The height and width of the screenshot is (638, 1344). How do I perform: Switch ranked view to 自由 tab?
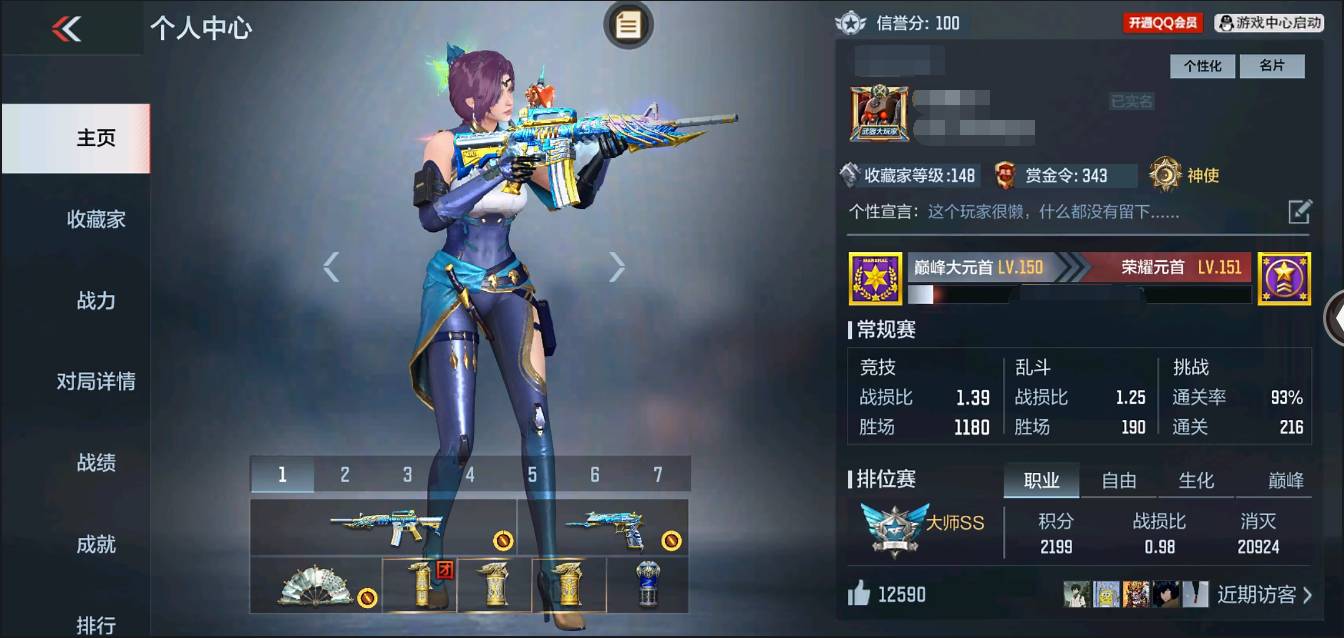(x=1118, y=481)
